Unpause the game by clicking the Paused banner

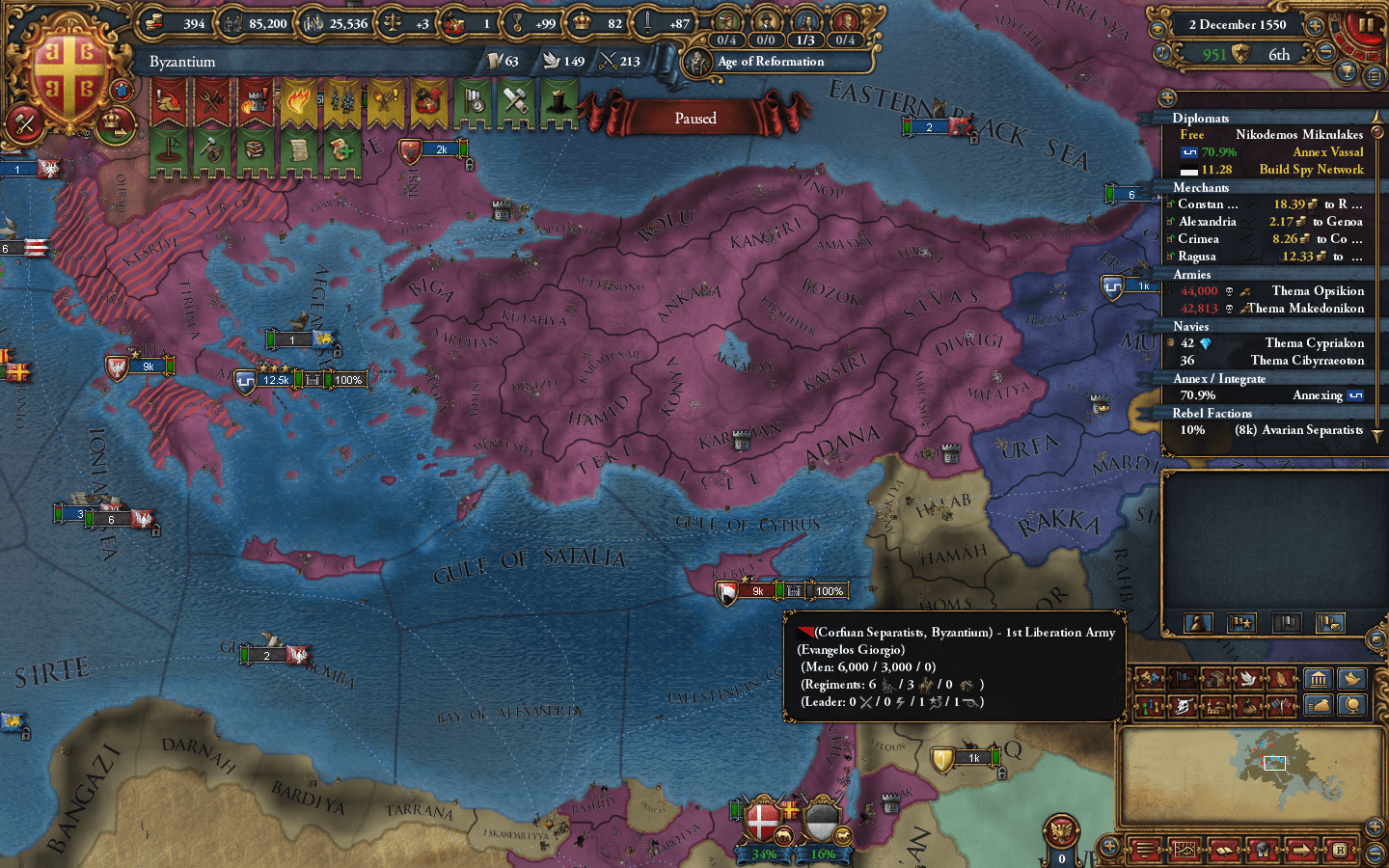(x=694, y=118)
